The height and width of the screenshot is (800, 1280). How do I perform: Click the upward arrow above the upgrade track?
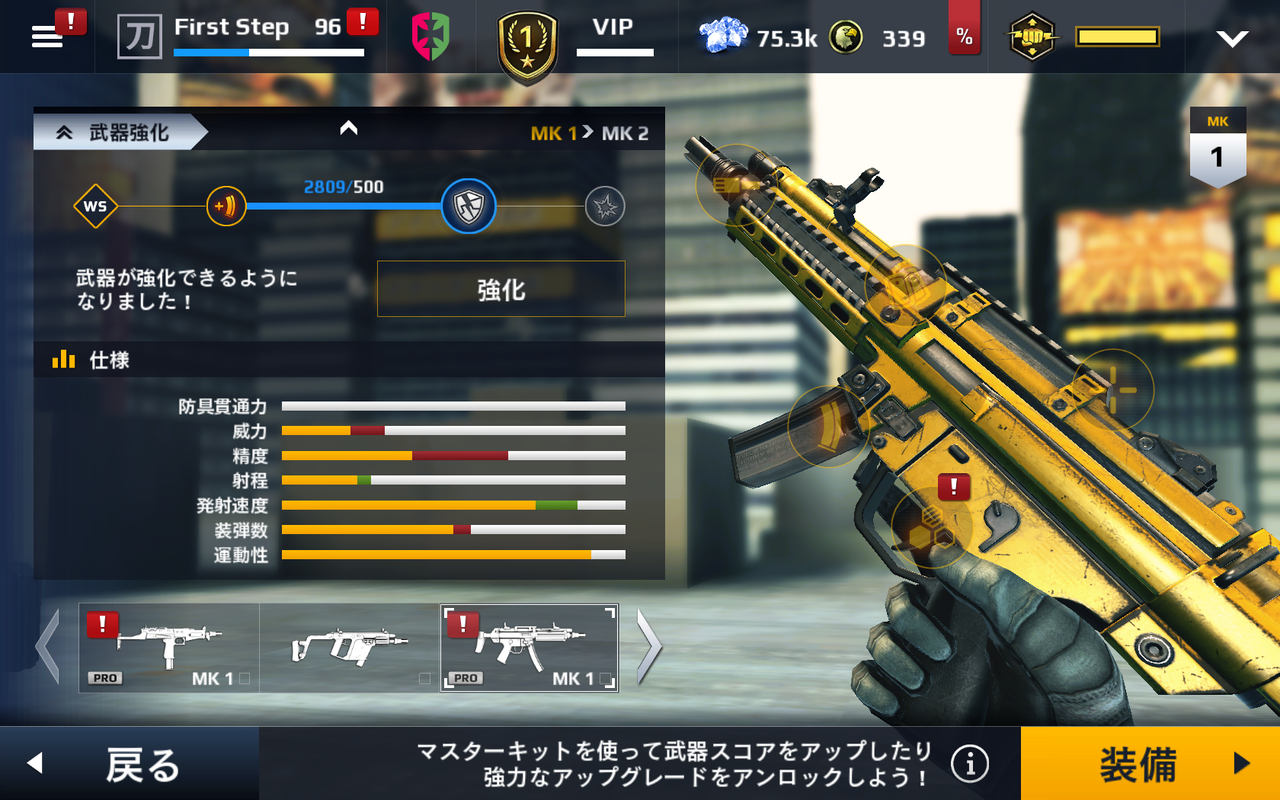point(348,128)
